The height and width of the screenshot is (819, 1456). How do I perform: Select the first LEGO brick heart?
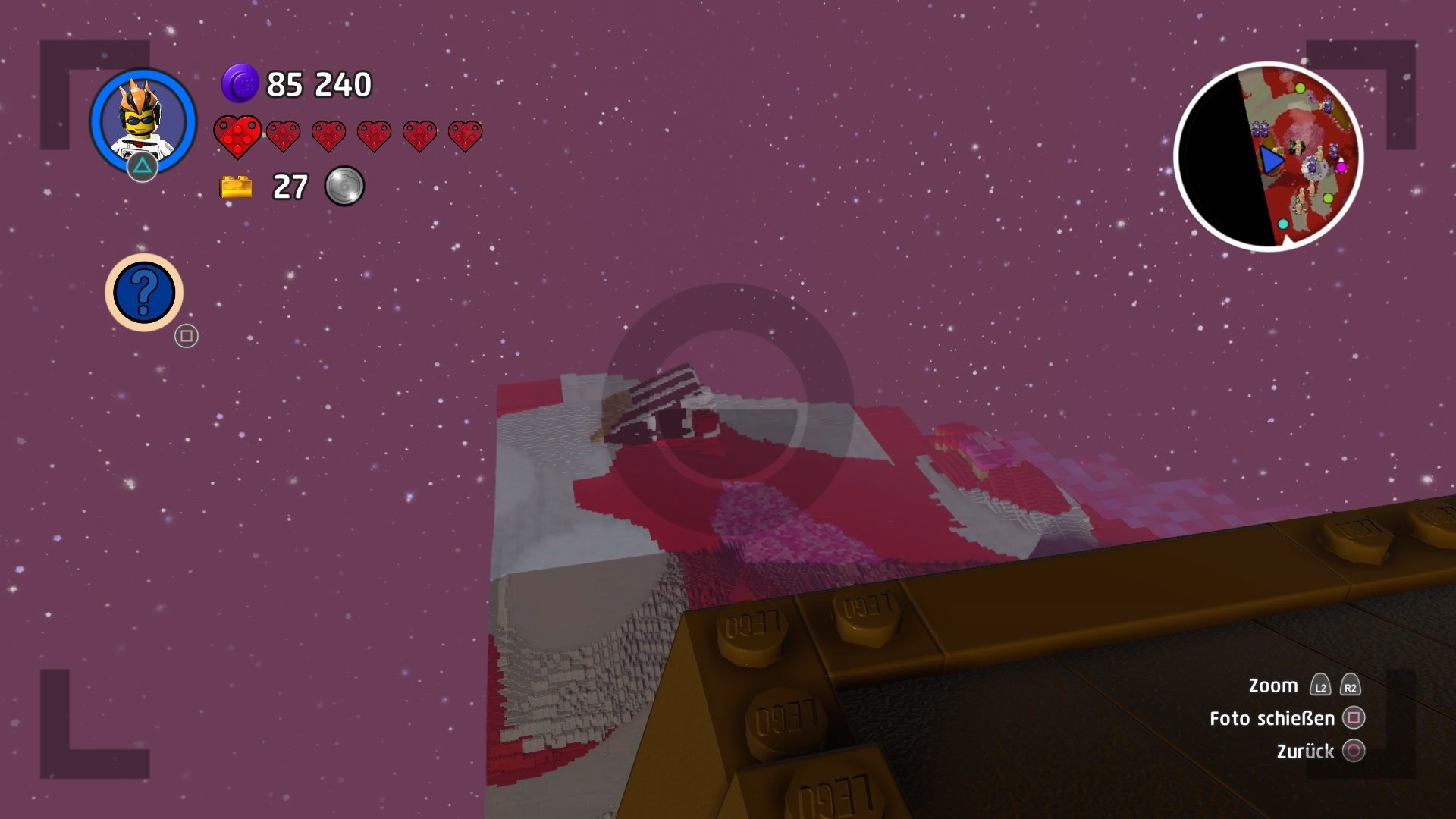tap(237, 136)
